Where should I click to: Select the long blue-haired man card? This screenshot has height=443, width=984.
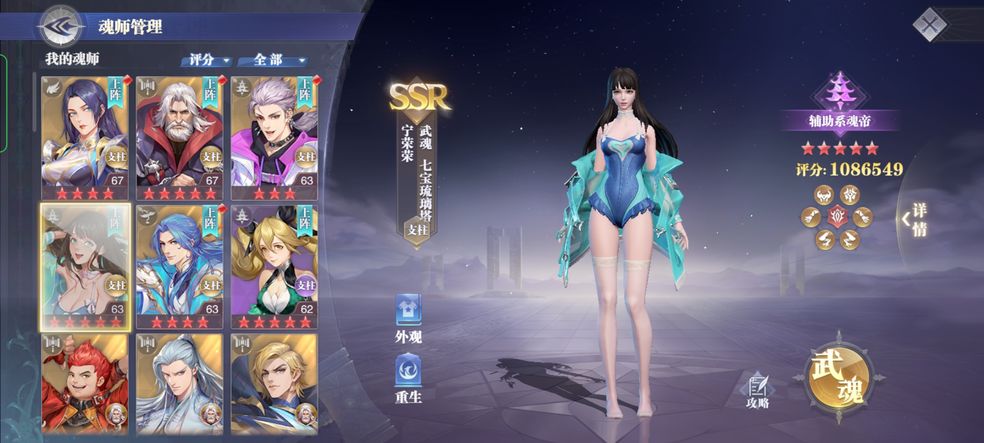[x=179, y=265]
